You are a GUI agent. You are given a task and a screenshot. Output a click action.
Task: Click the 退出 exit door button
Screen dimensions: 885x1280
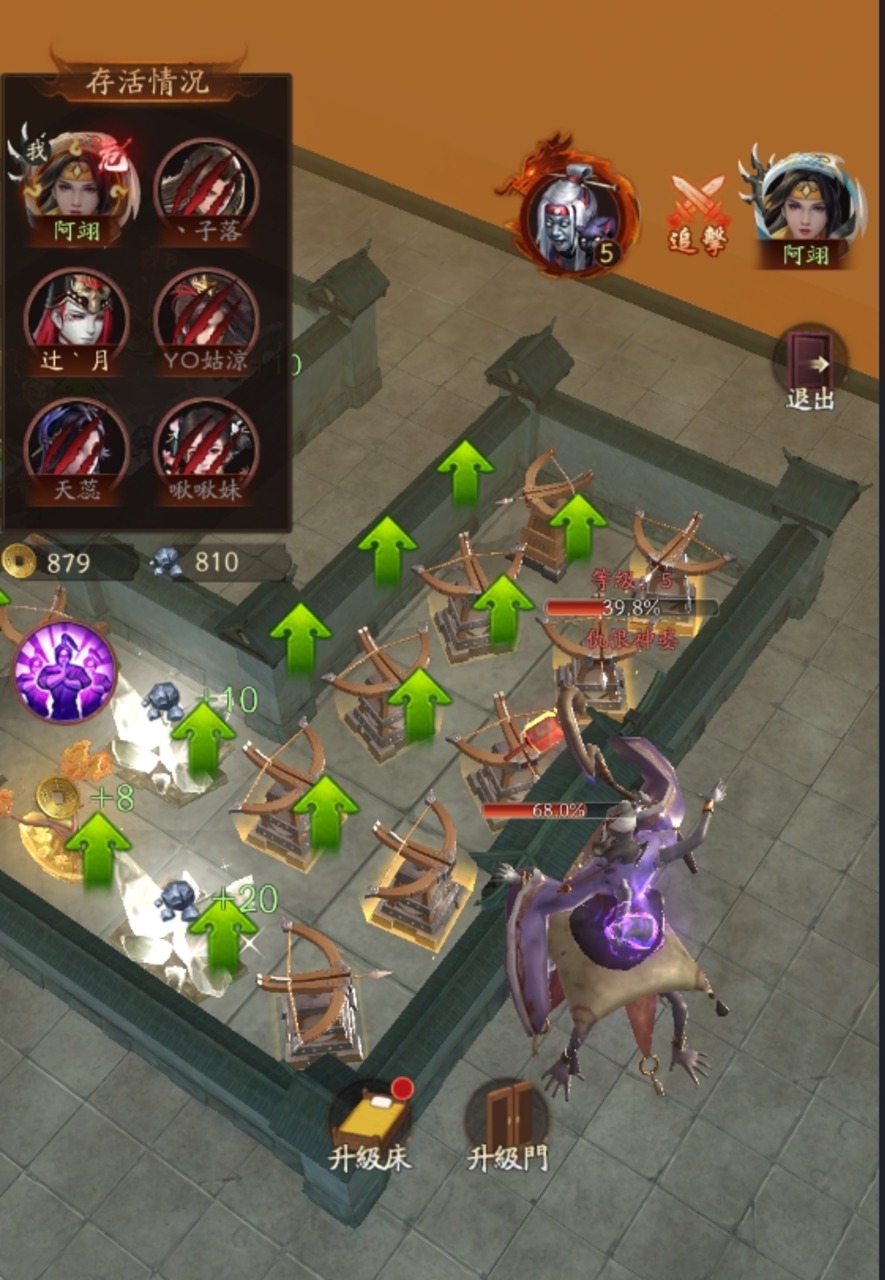click(809, 367)
